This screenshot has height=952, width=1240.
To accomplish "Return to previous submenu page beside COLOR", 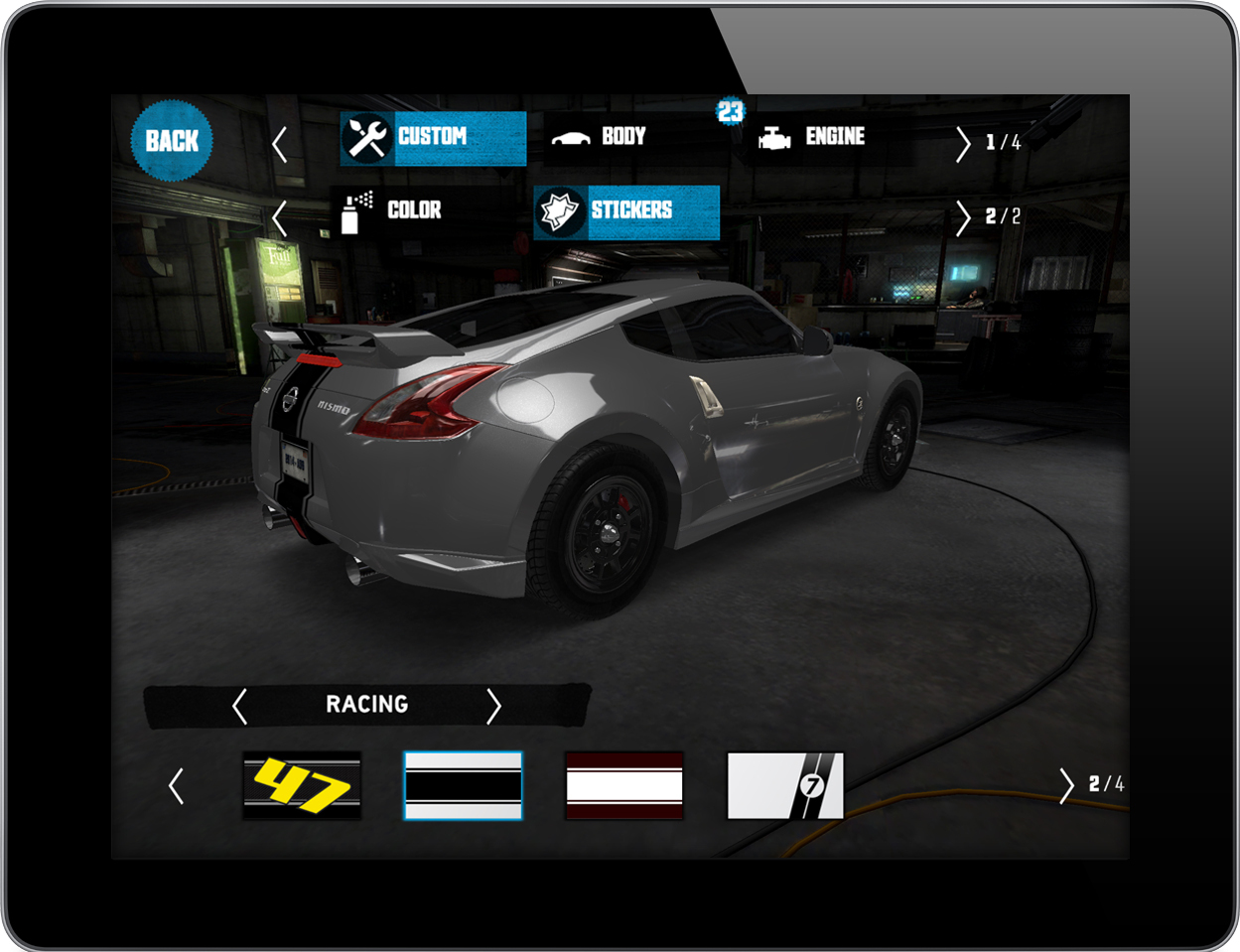I will point(280,217).
